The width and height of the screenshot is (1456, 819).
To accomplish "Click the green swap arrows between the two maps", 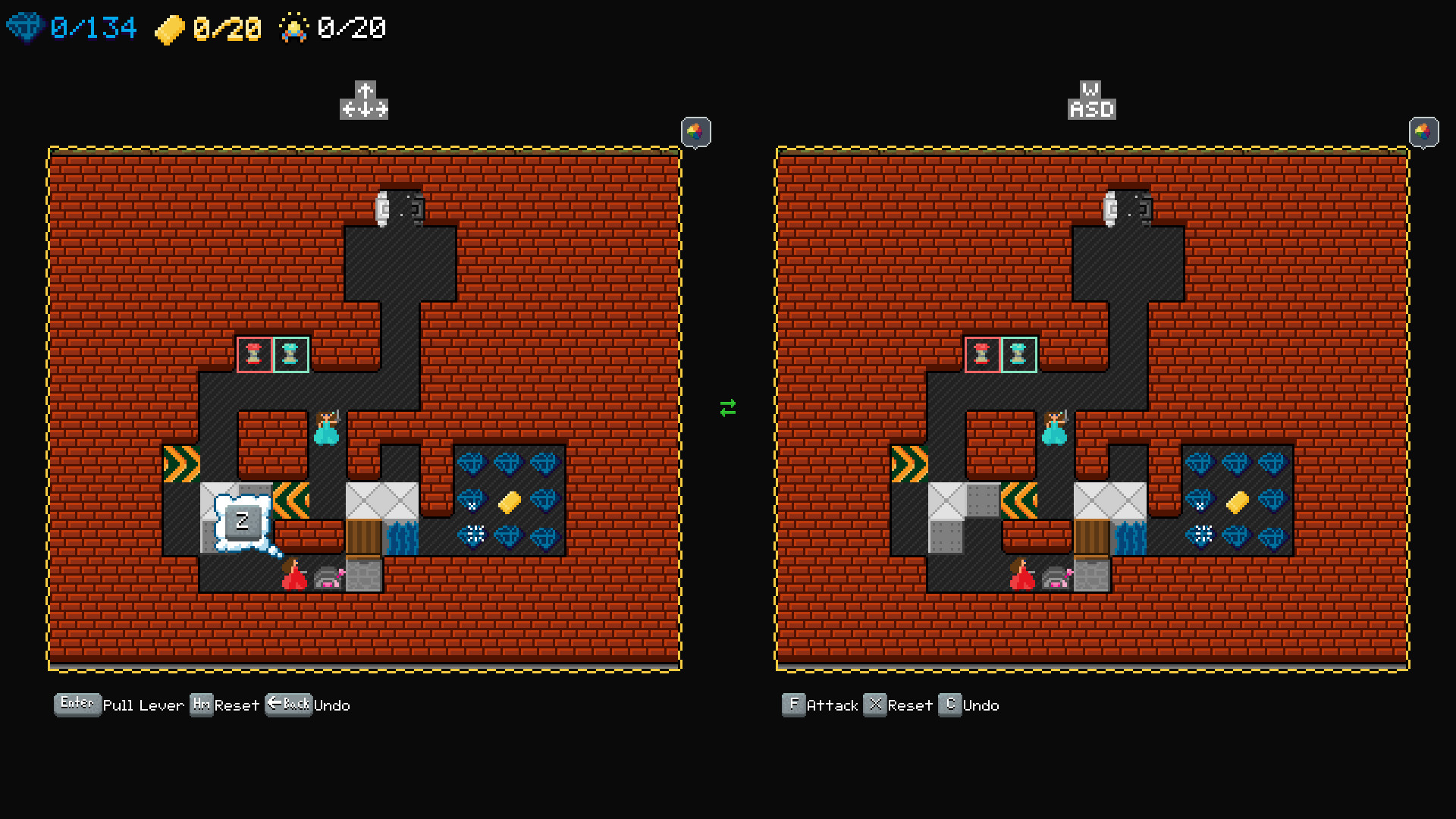I will [x=727, y=409].
